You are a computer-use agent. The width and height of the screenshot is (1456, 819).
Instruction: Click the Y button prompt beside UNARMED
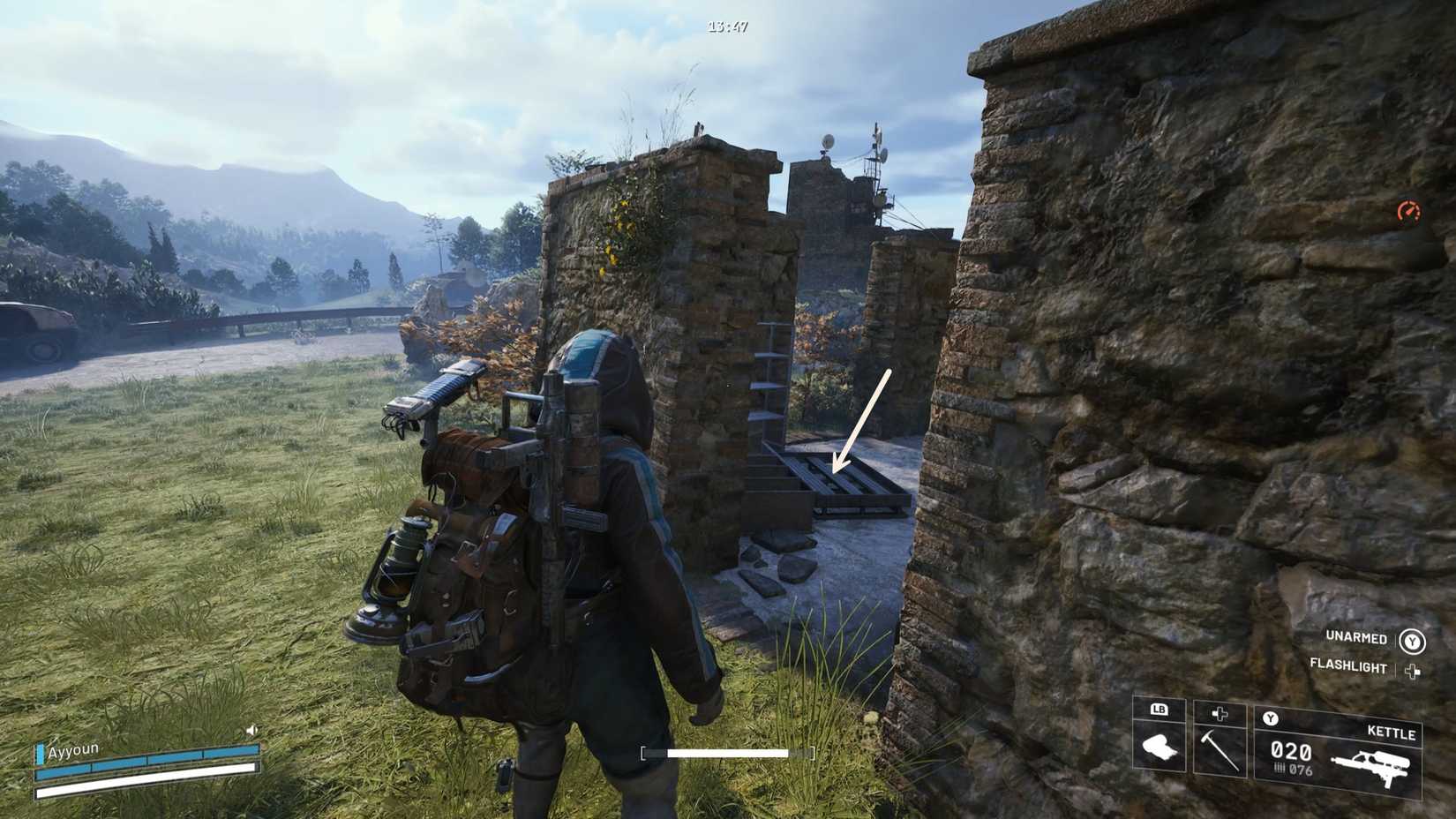tap(1412, 641)
